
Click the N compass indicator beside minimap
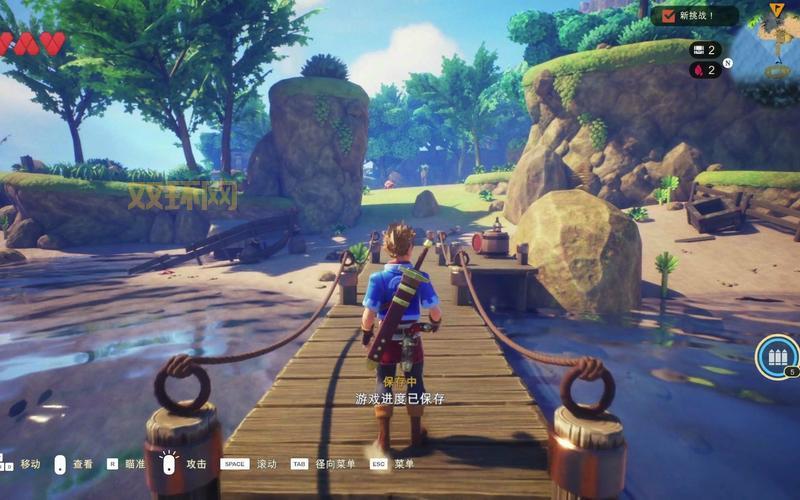click(x=728, y=63)
